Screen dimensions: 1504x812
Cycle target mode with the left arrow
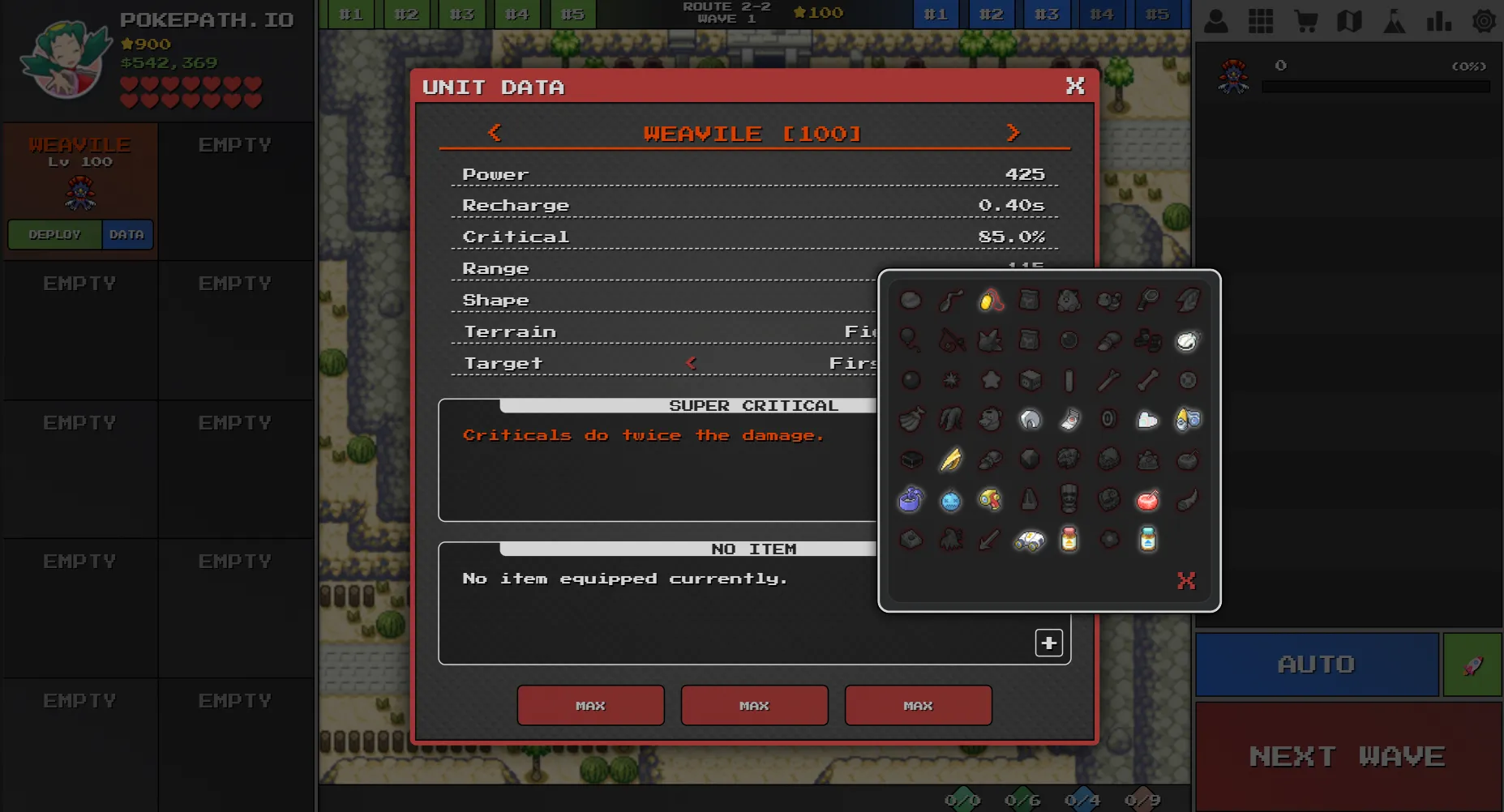[x=691, y=363]
